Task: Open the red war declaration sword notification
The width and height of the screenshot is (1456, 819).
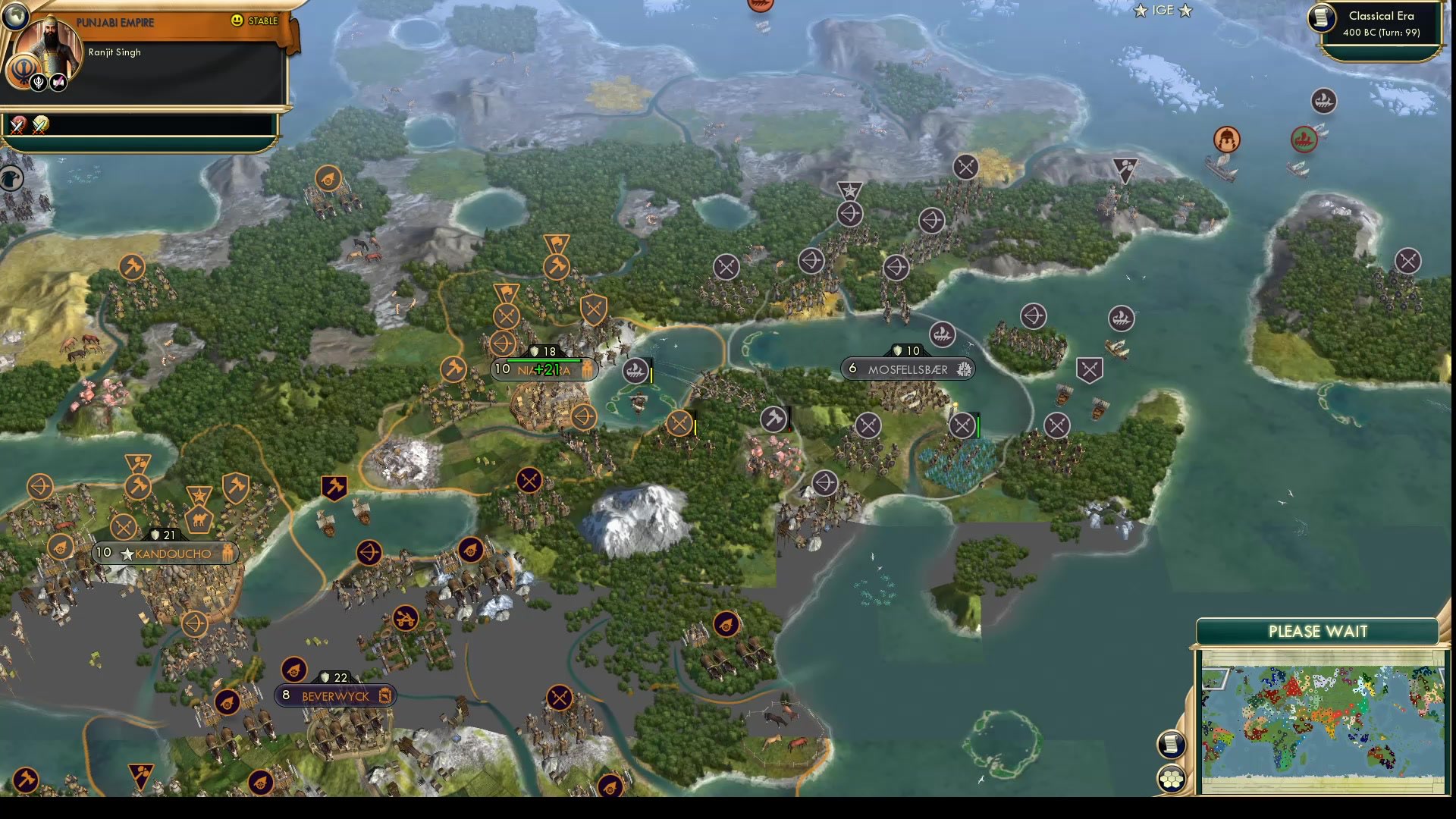Action: (x=17, y=126)
